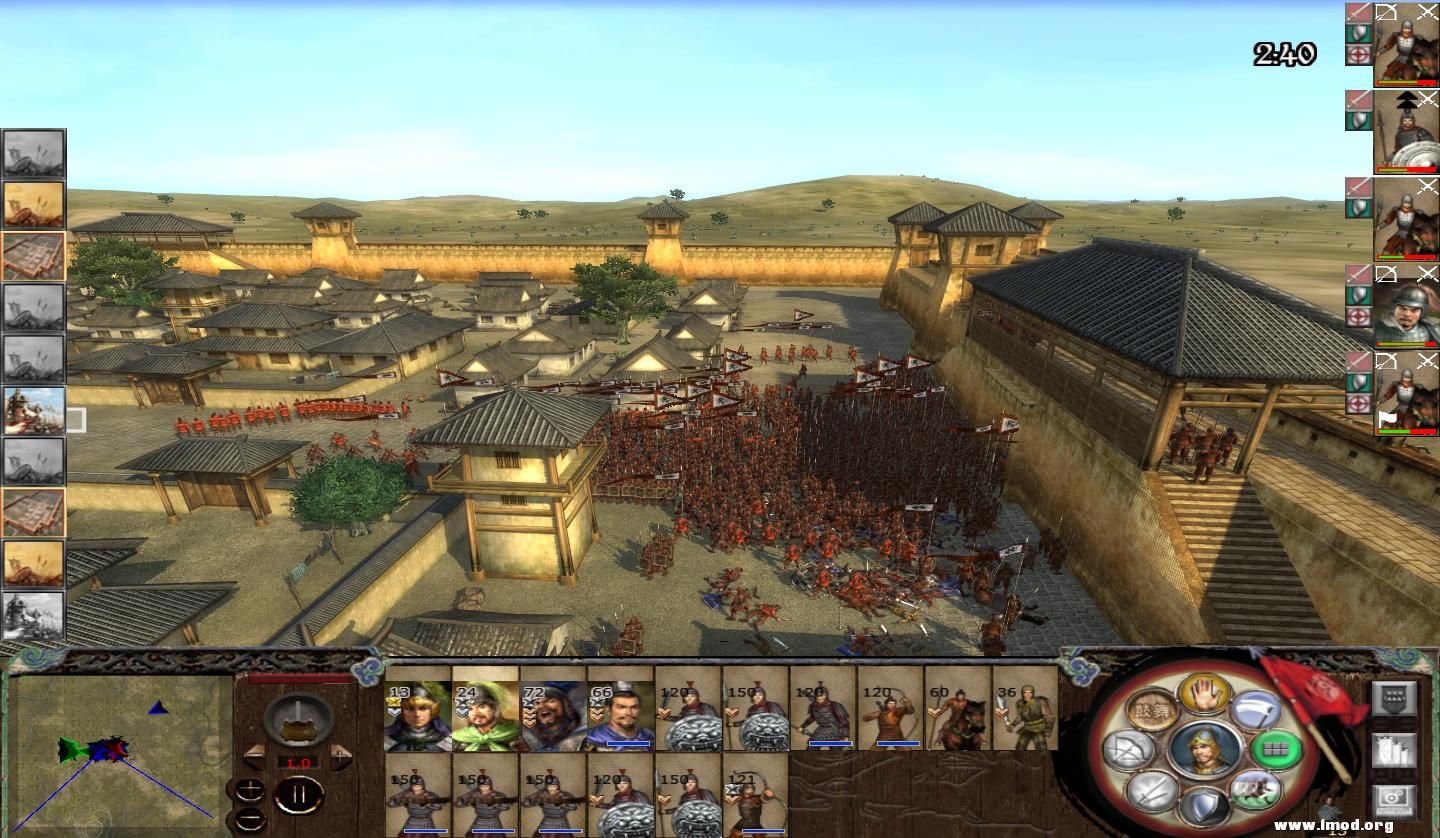Toggle the green formation button
Viewport: 1440px width, 838px height.
point(1277,748)
